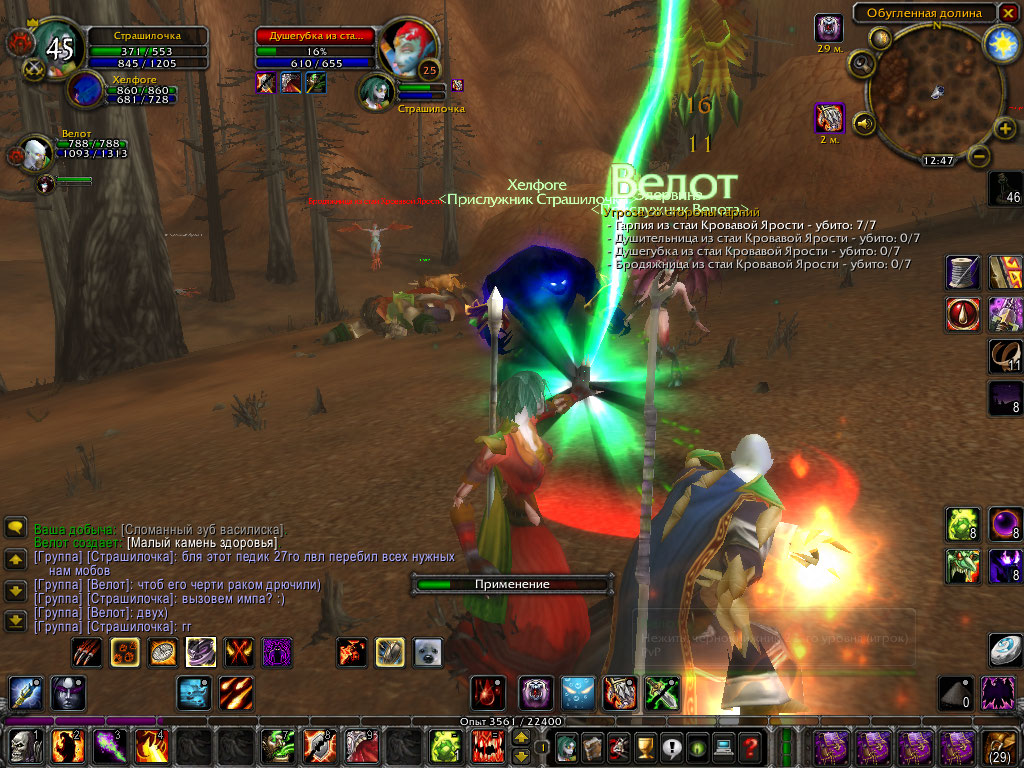Screen dimensions: 1024x768
Task: Use the thread spool item
Action: 963,272
